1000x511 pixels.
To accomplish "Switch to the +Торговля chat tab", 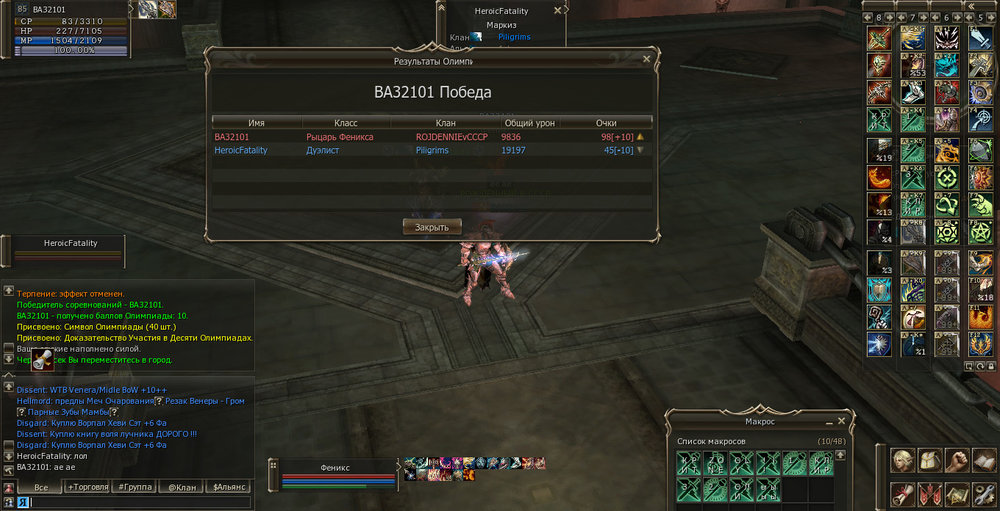I will (x=88, y=487).
